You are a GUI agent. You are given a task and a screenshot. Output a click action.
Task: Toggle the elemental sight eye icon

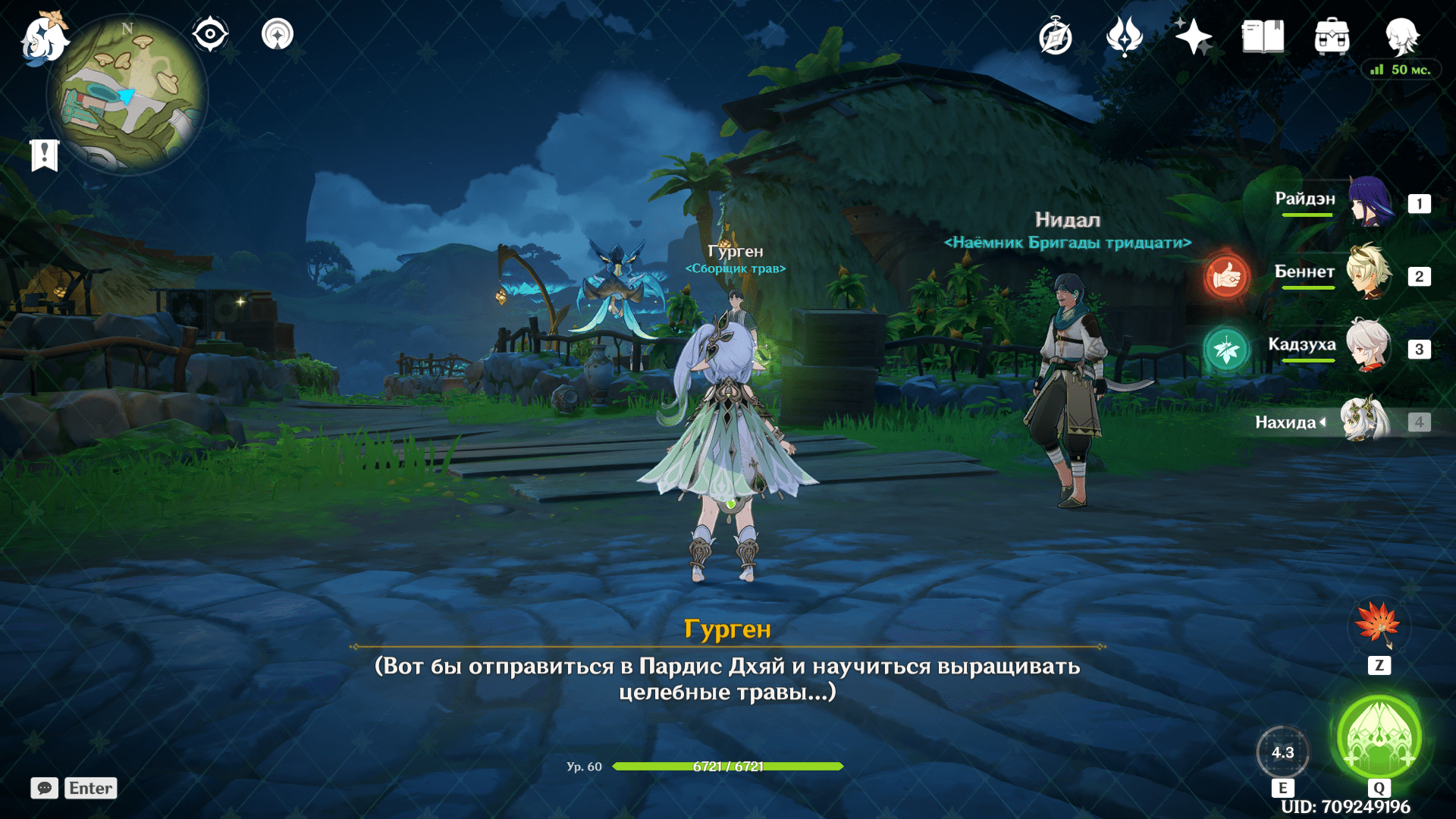click(210, 35)
